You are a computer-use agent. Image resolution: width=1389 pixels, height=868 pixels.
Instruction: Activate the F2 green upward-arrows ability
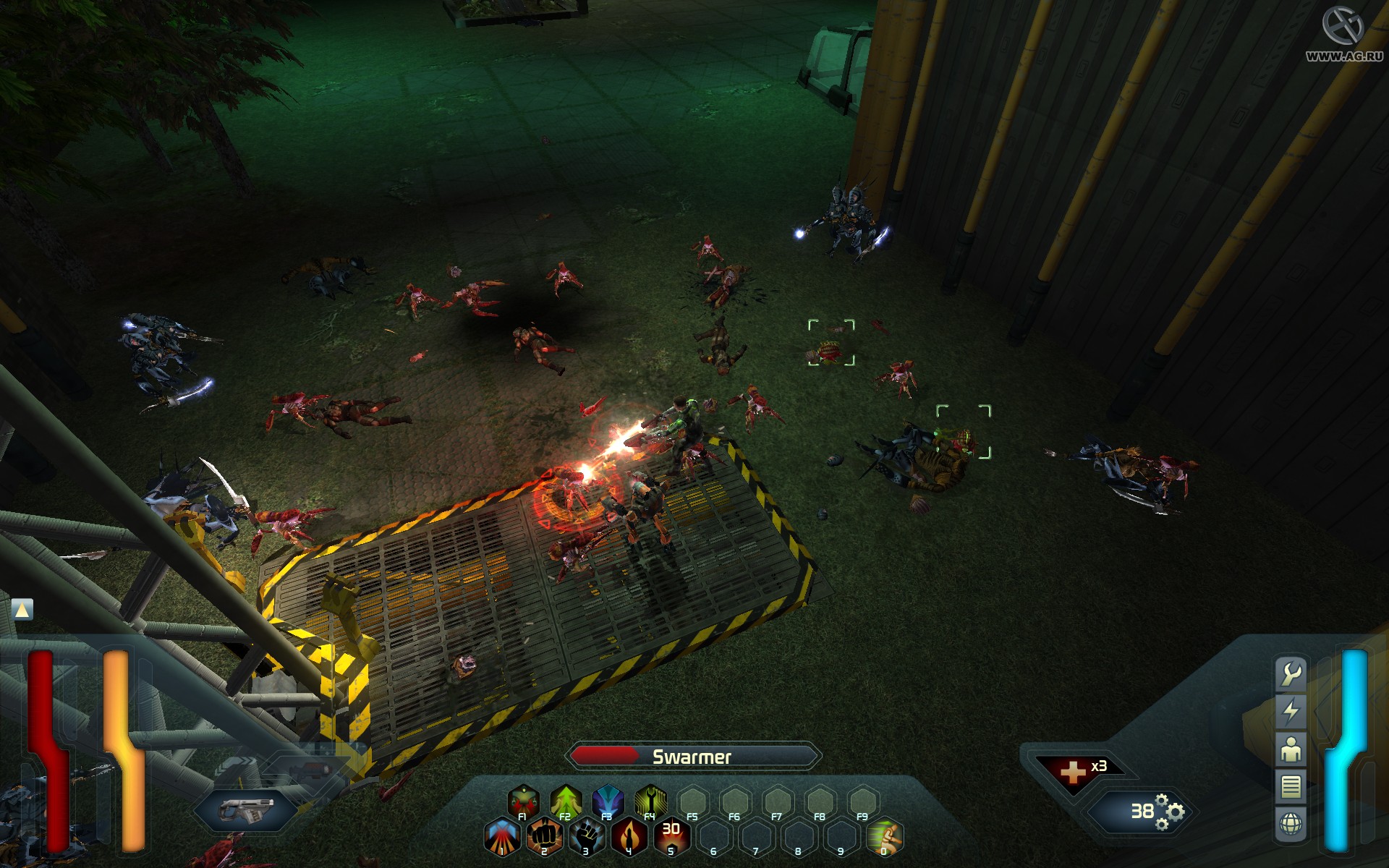[566, 801]
